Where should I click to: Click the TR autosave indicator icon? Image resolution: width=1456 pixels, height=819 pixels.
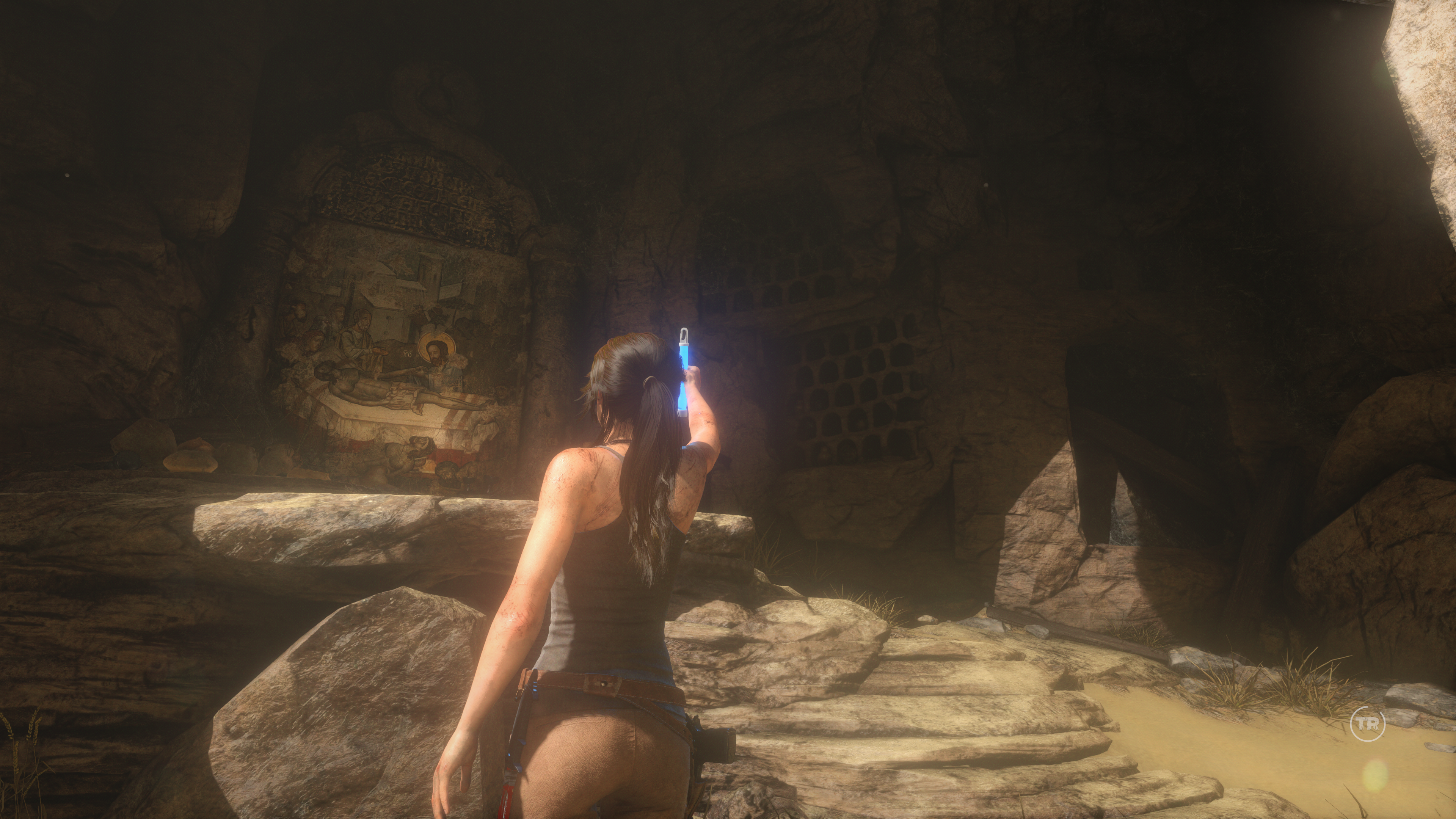click(1368, 723)
